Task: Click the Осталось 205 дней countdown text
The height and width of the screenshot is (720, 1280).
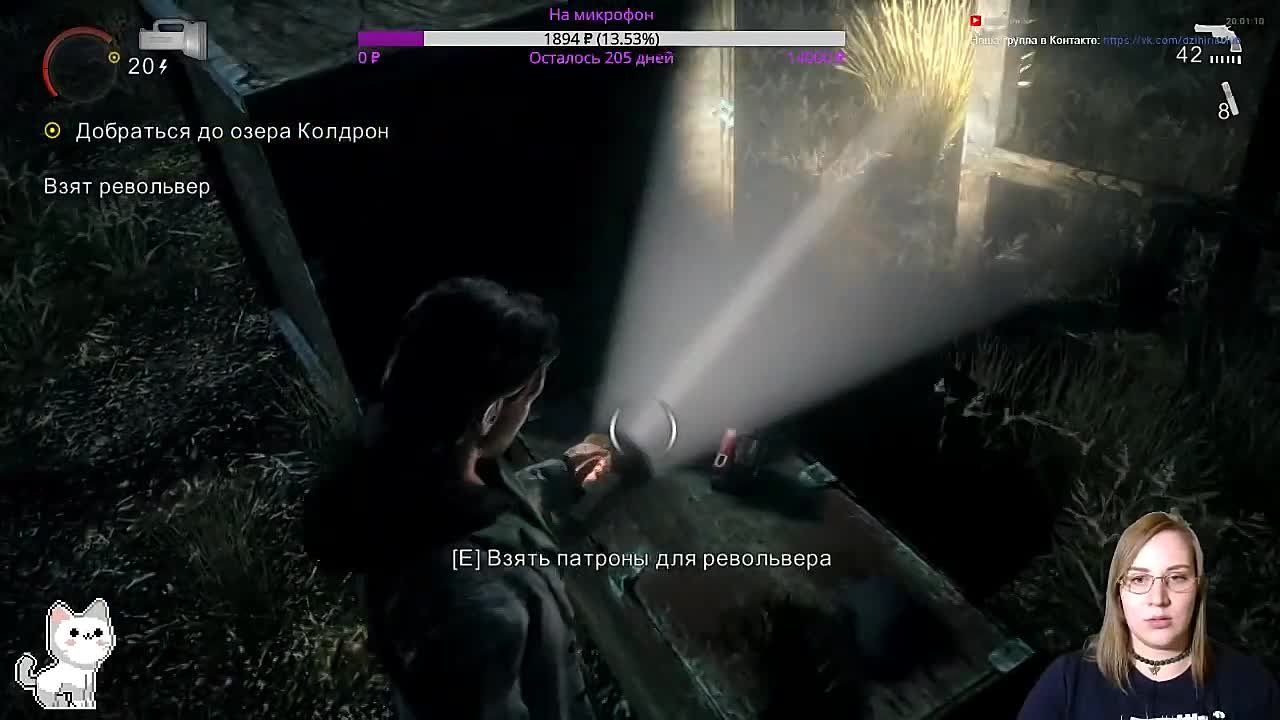Action: tap(602, 57)
